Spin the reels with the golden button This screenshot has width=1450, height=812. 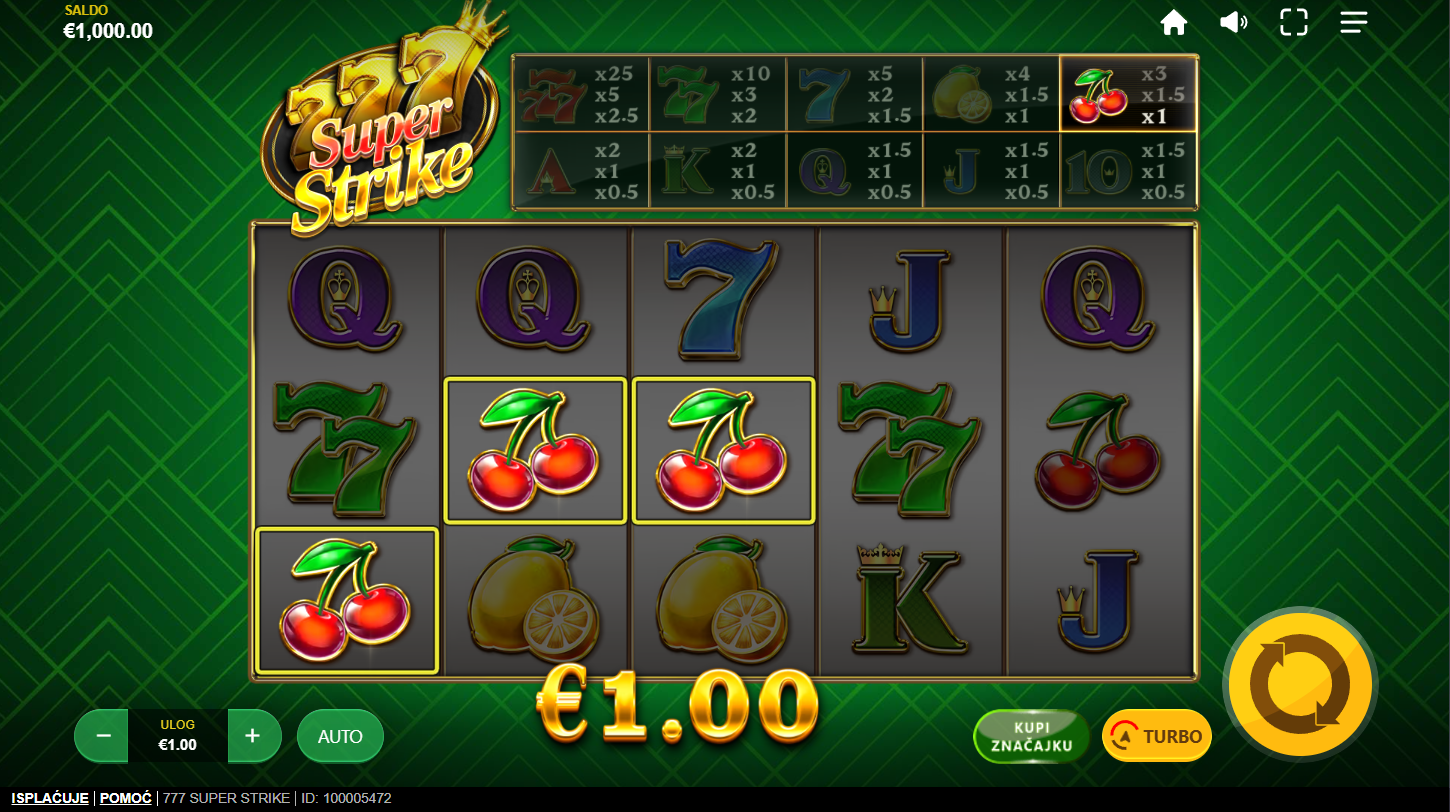click(1300, 685)
